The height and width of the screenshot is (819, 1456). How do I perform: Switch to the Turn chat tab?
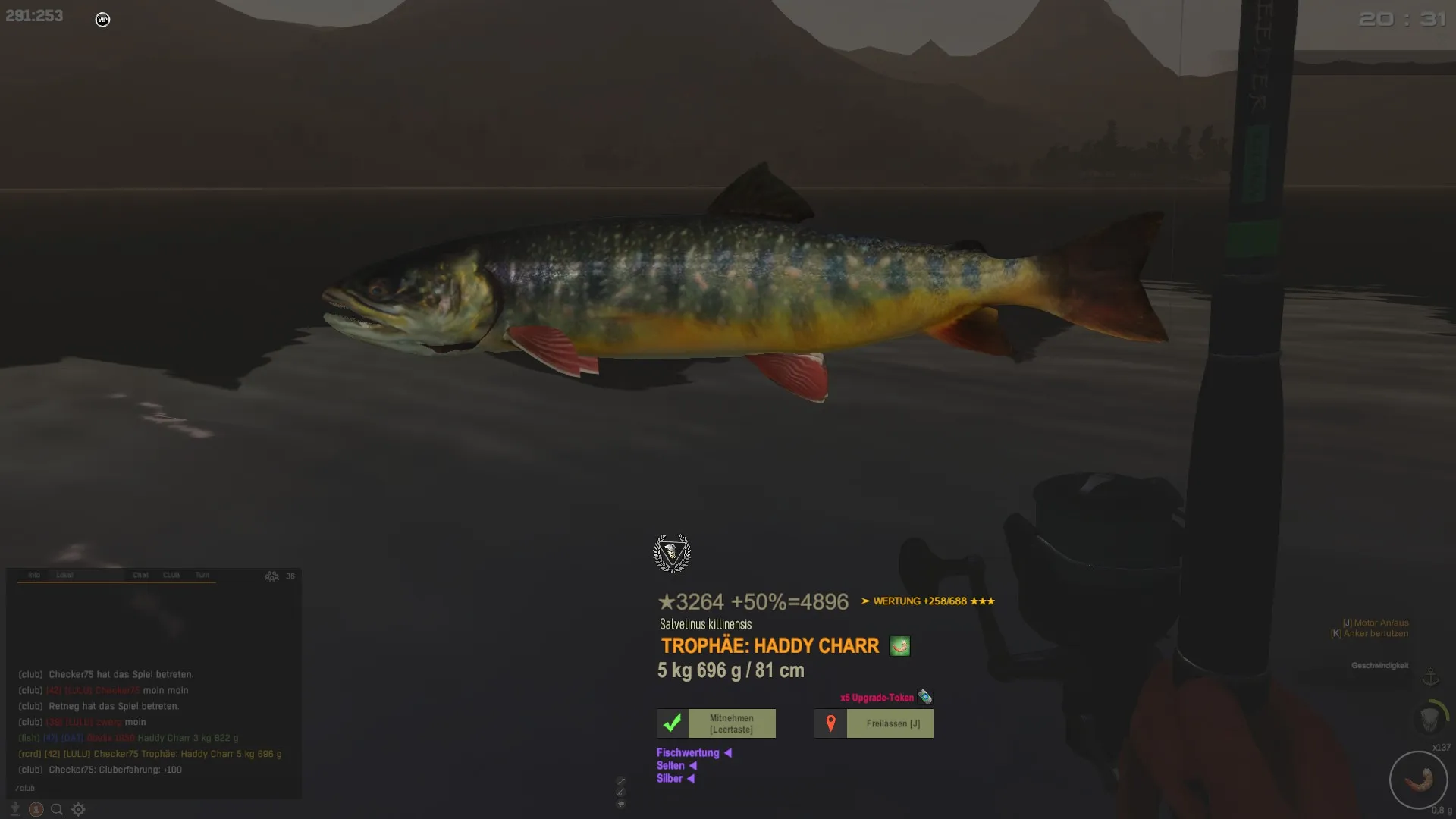202,575
